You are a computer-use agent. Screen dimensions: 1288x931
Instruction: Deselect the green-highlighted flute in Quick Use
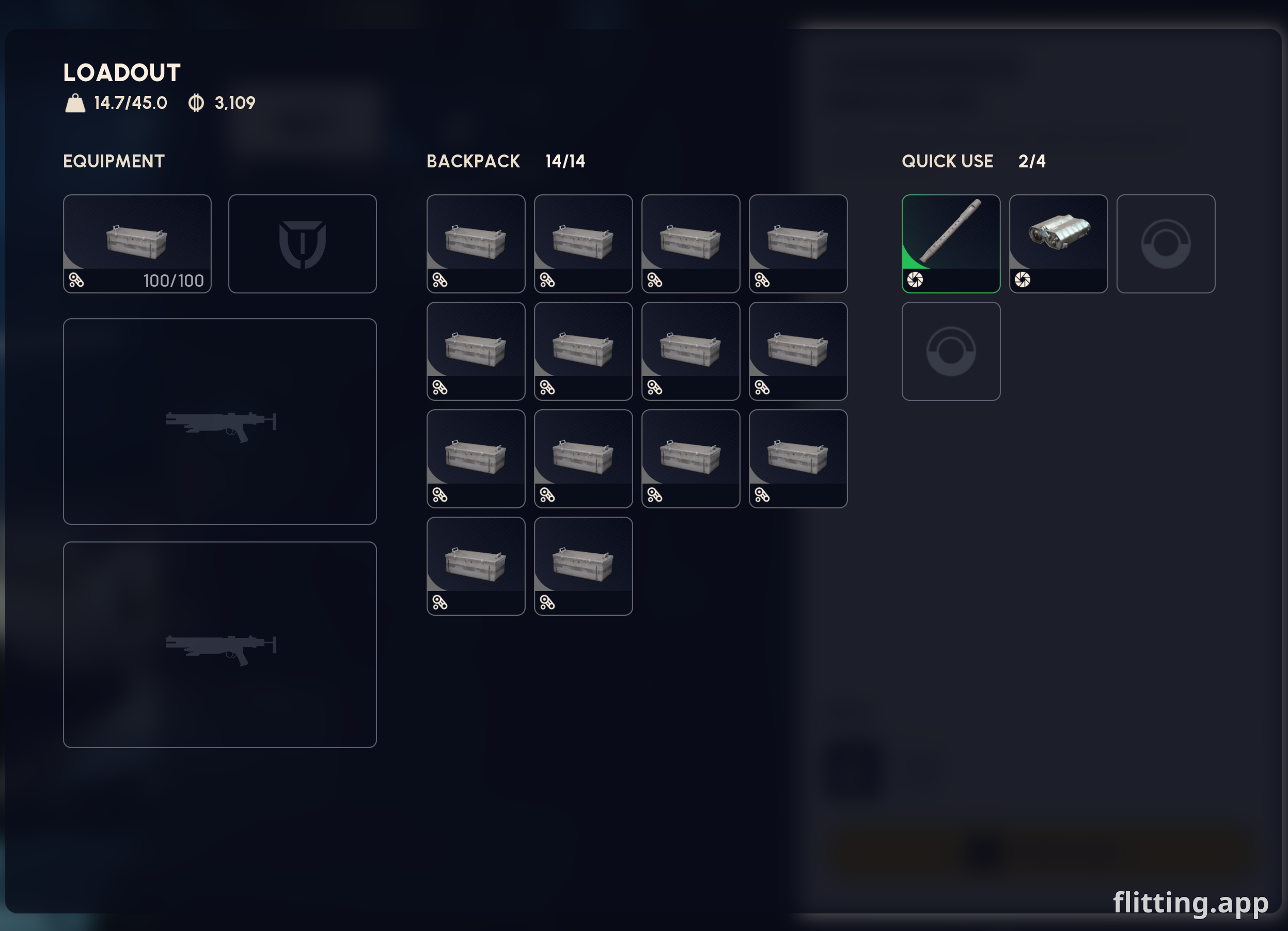click(951, 239)
